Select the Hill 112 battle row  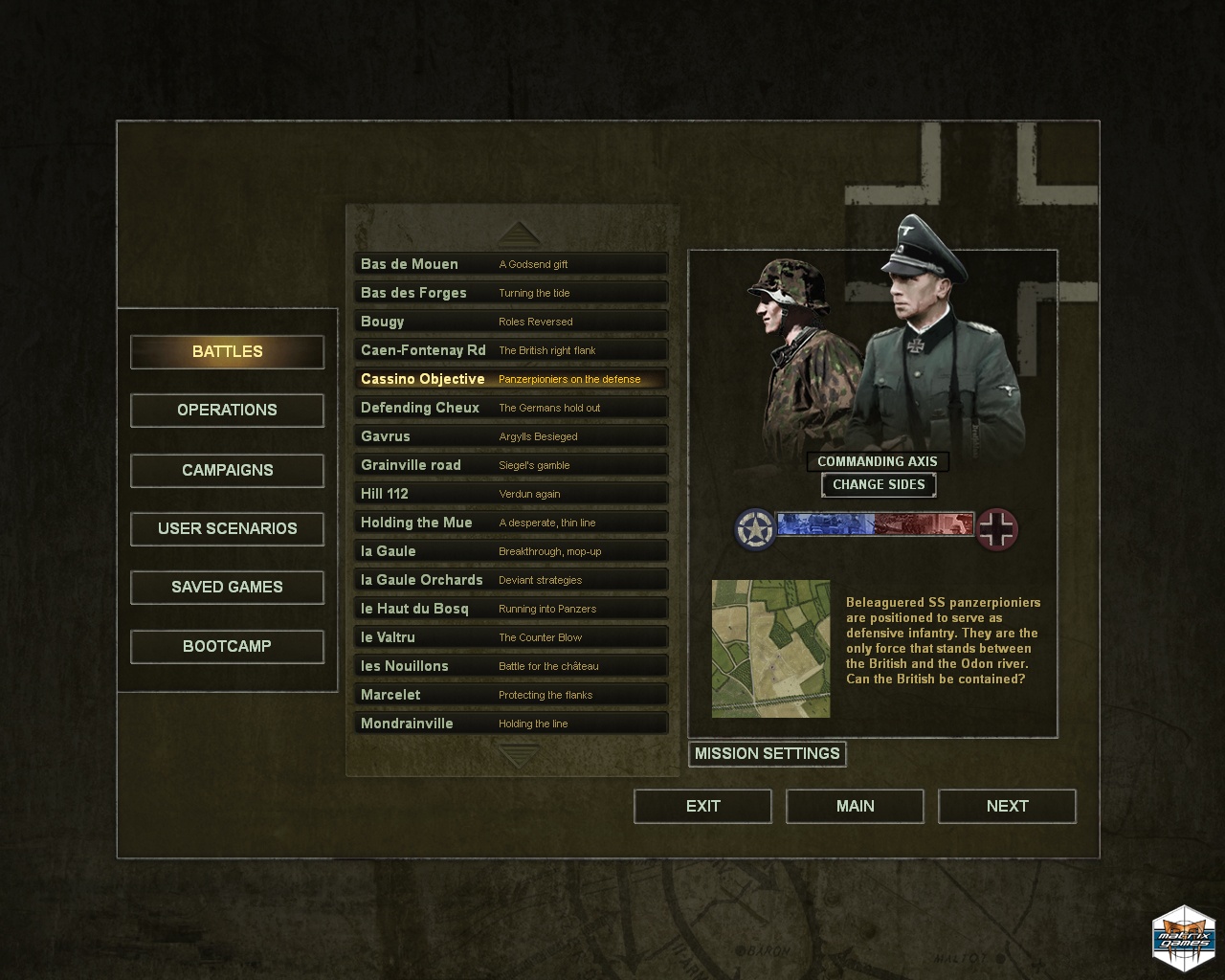(x=511, y=494)
